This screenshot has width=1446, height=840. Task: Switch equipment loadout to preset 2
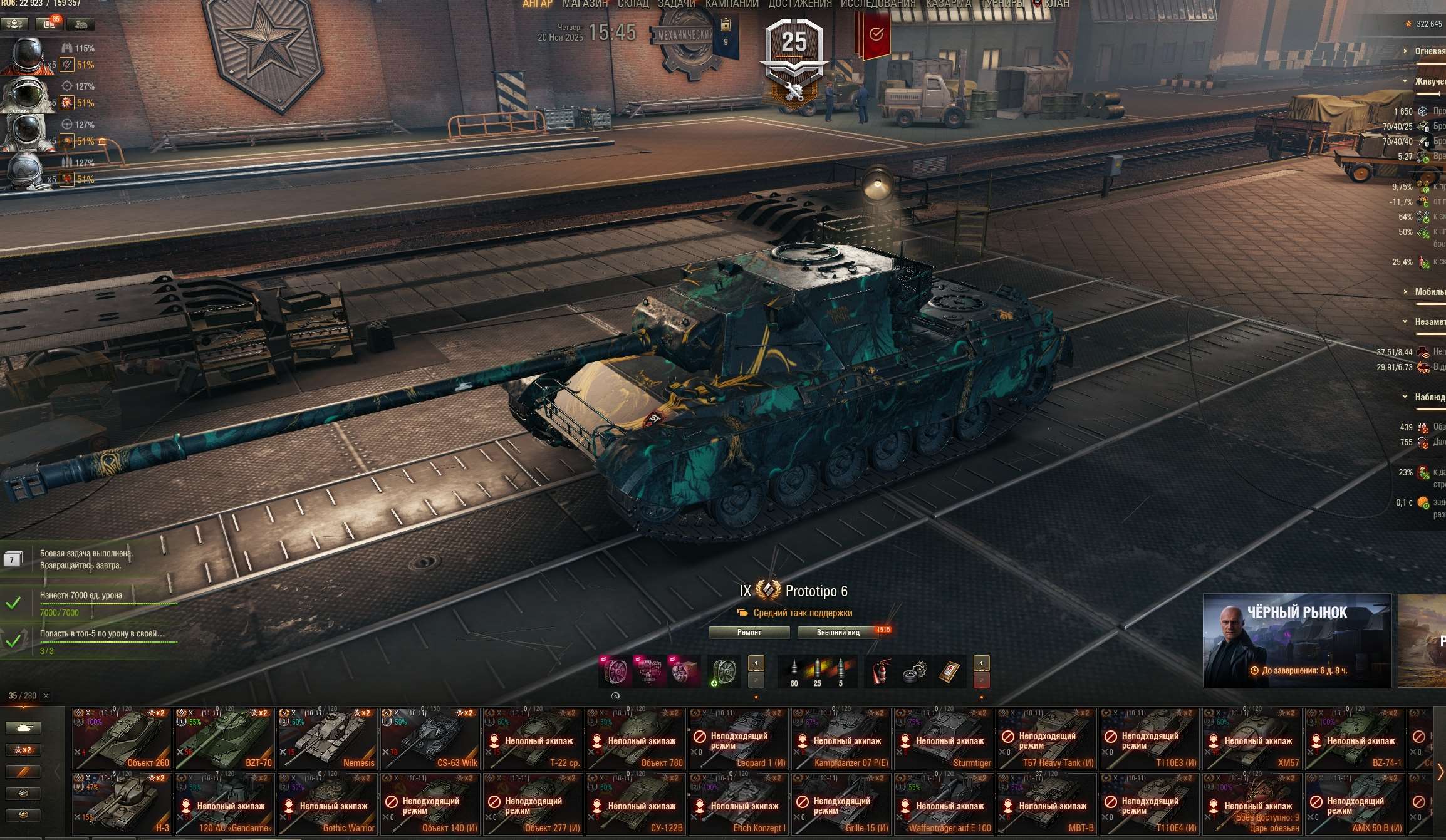[757, 682]
